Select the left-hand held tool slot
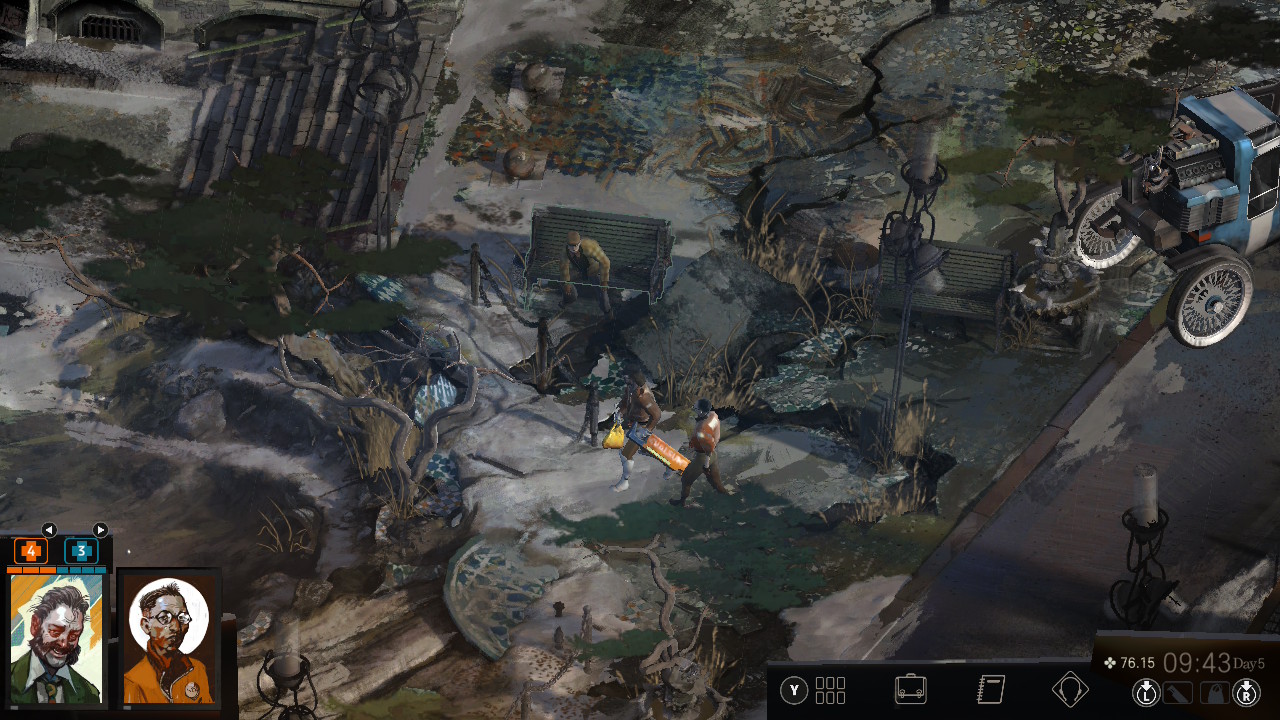1280x720 pixels. pos(1180,691)
